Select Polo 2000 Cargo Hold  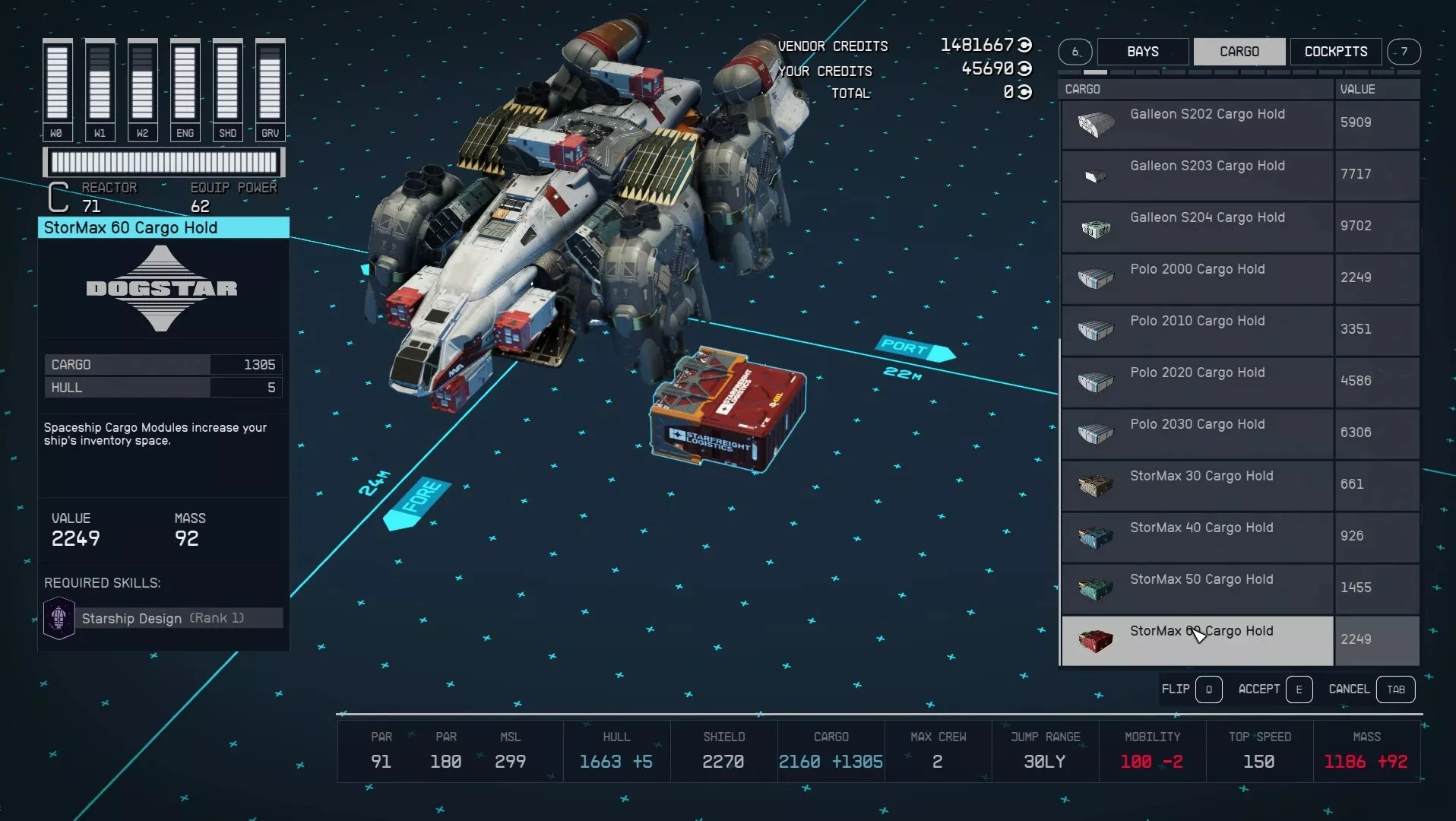(x=1198, y=278)
